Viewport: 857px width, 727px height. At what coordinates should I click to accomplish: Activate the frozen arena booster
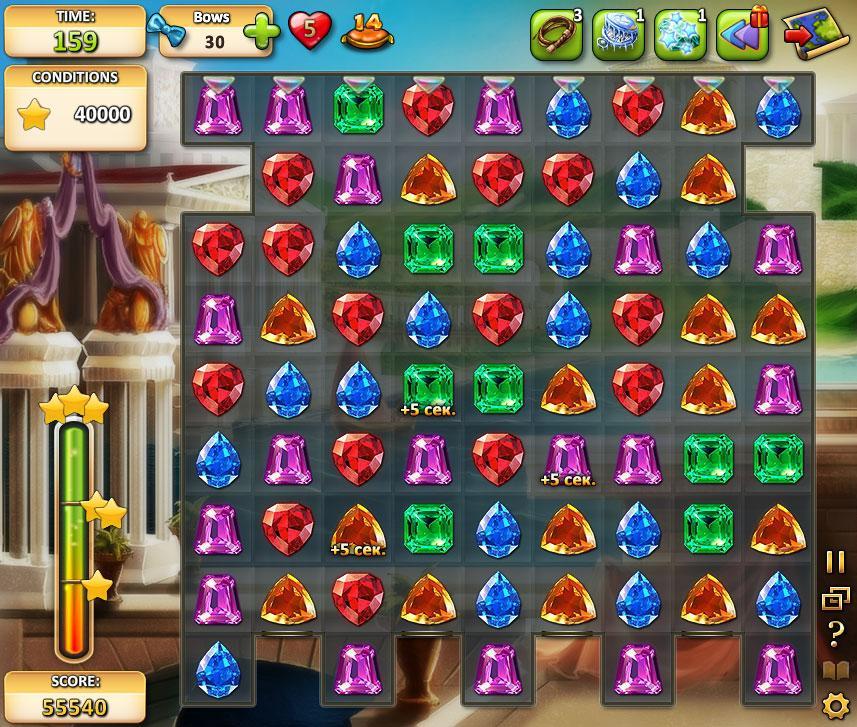coord(617,35)
